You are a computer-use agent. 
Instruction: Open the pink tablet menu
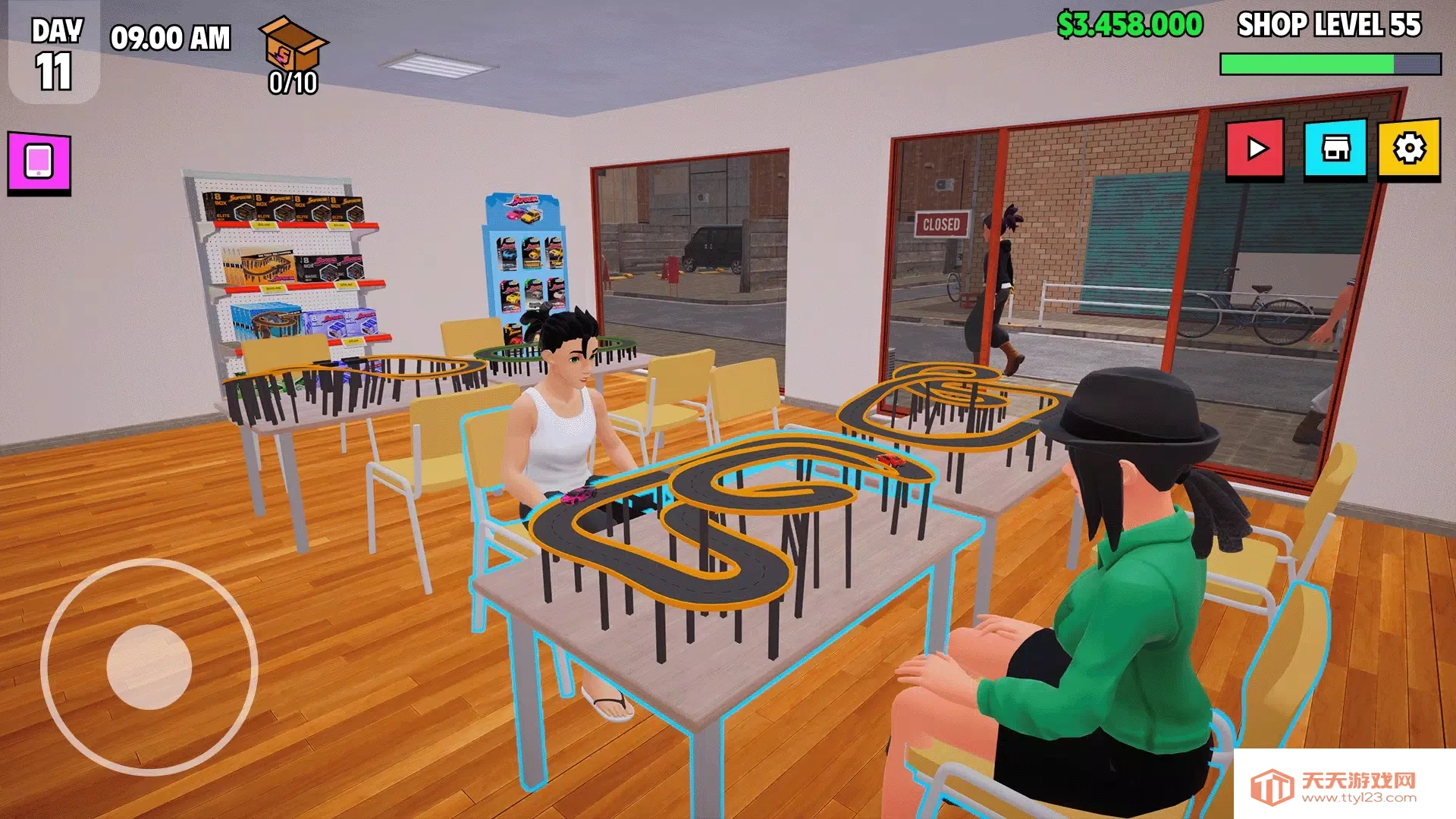pyautogui.click(x=39, y=162)
